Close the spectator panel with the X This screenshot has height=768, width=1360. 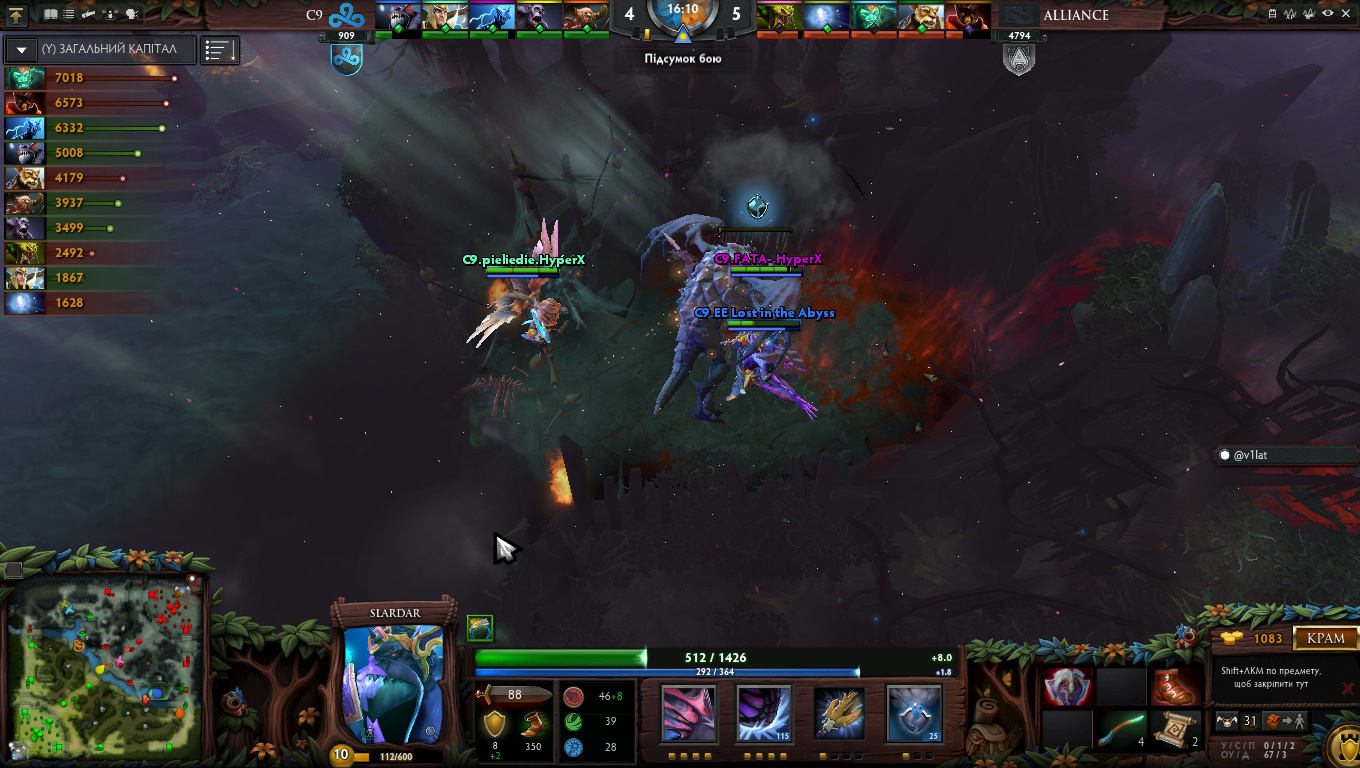click(1347, 15)
